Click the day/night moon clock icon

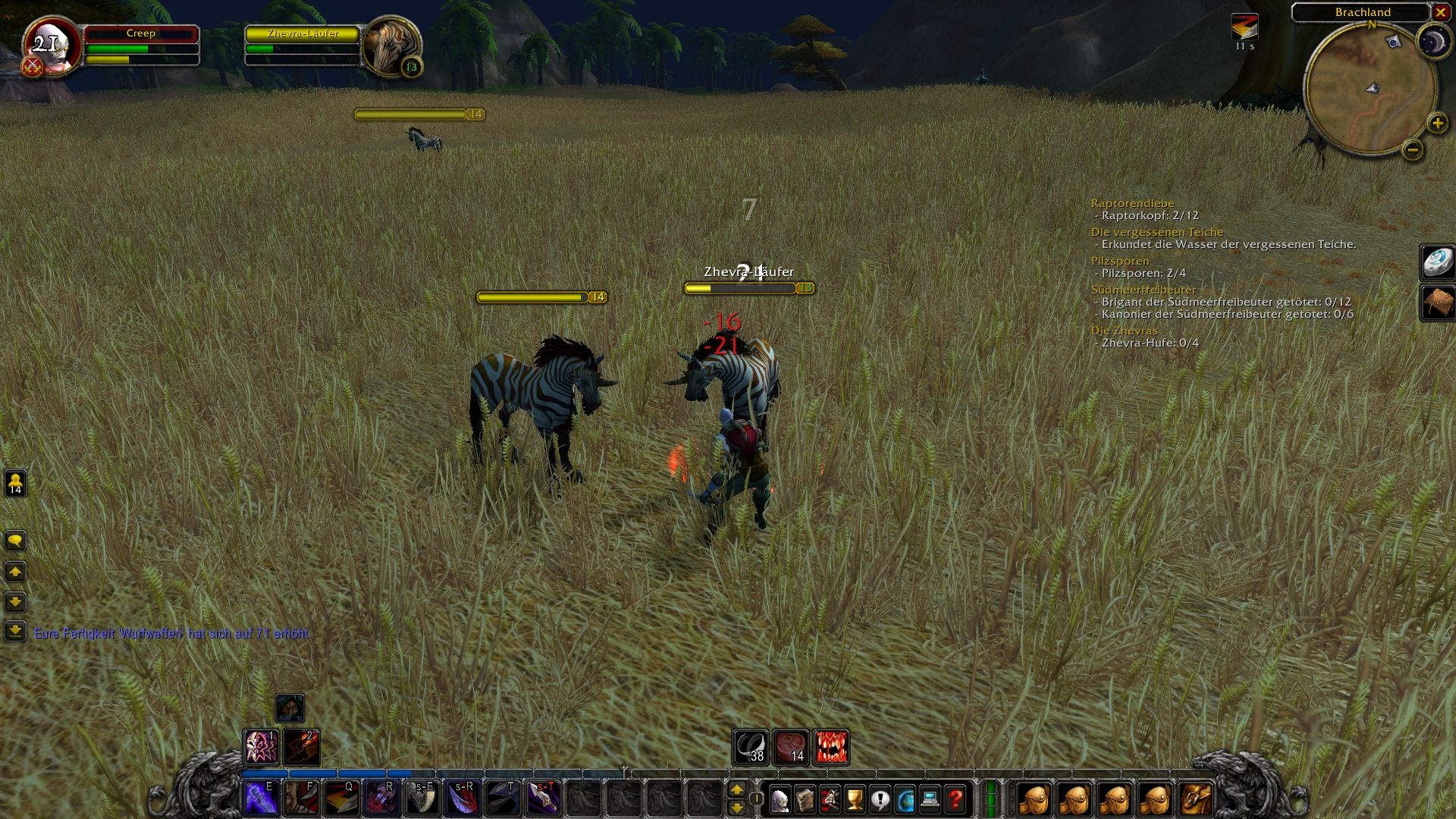click(1434, 40)
